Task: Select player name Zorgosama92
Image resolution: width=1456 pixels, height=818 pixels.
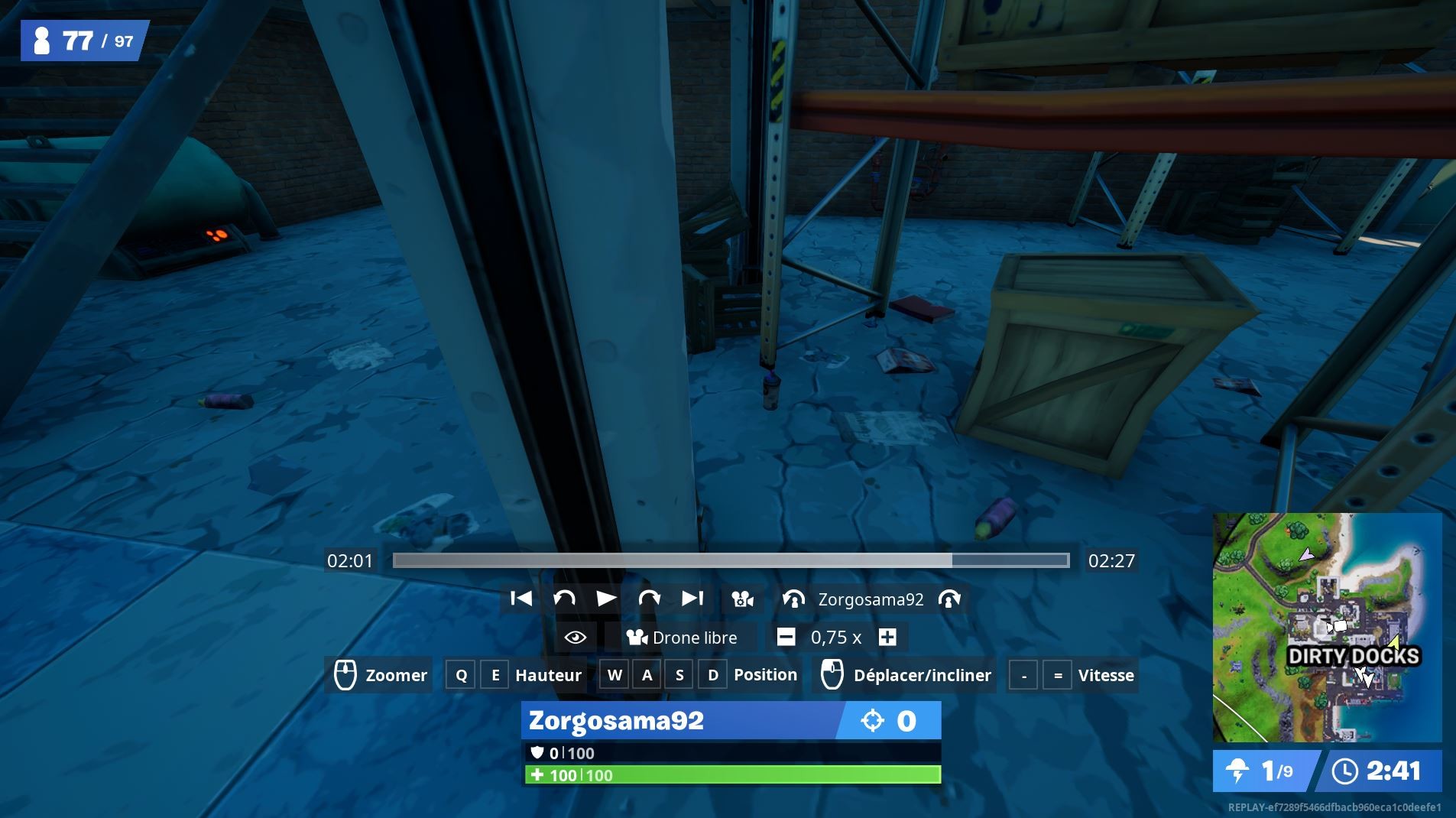Action: click(x=871, y=599)
